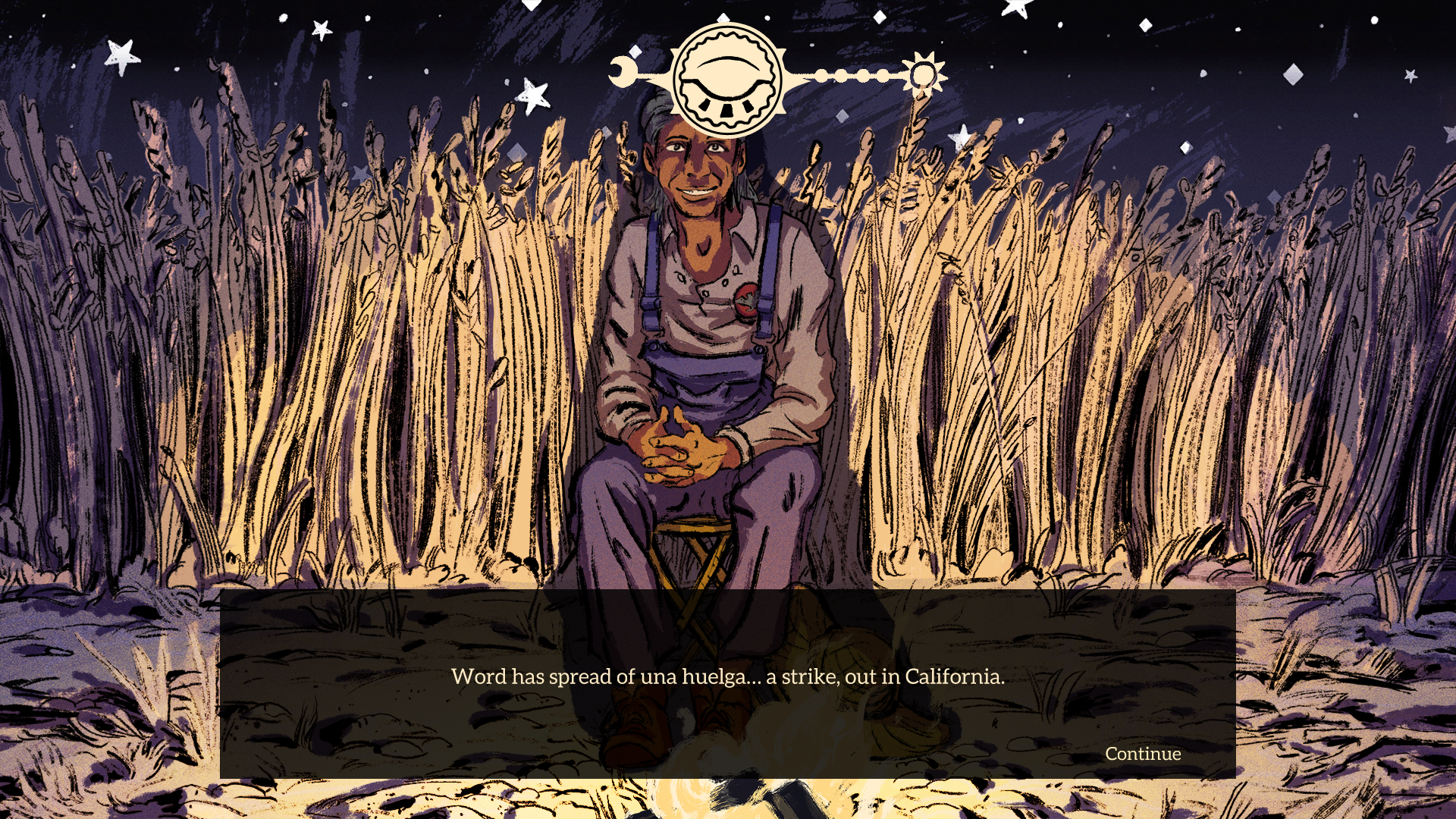Click the second progress dot on the bar
Image resolution: width=1456 pixels, height=819 pixels.
843,75
